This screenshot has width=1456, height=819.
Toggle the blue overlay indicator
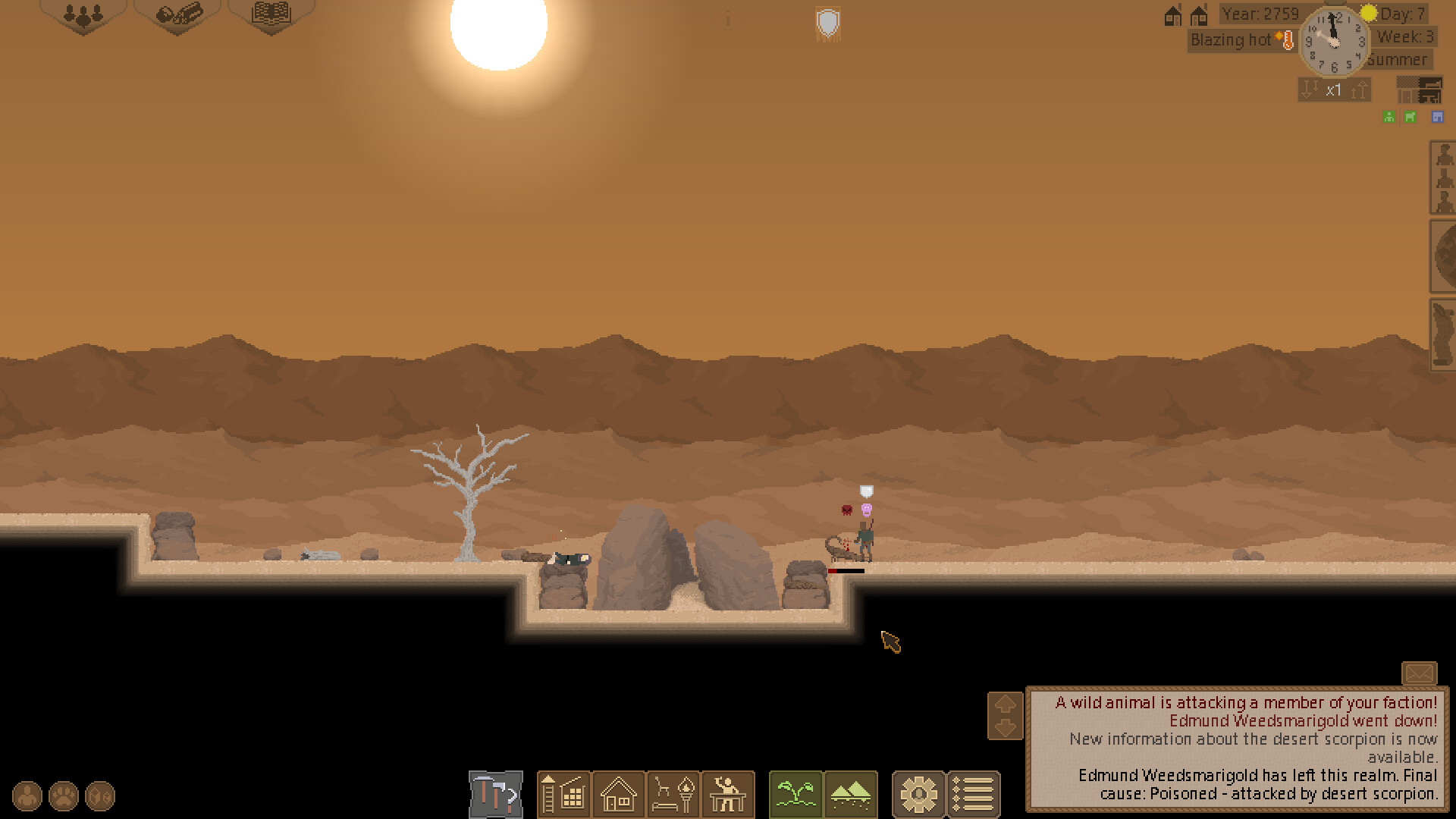click(x=1436, y=116)
